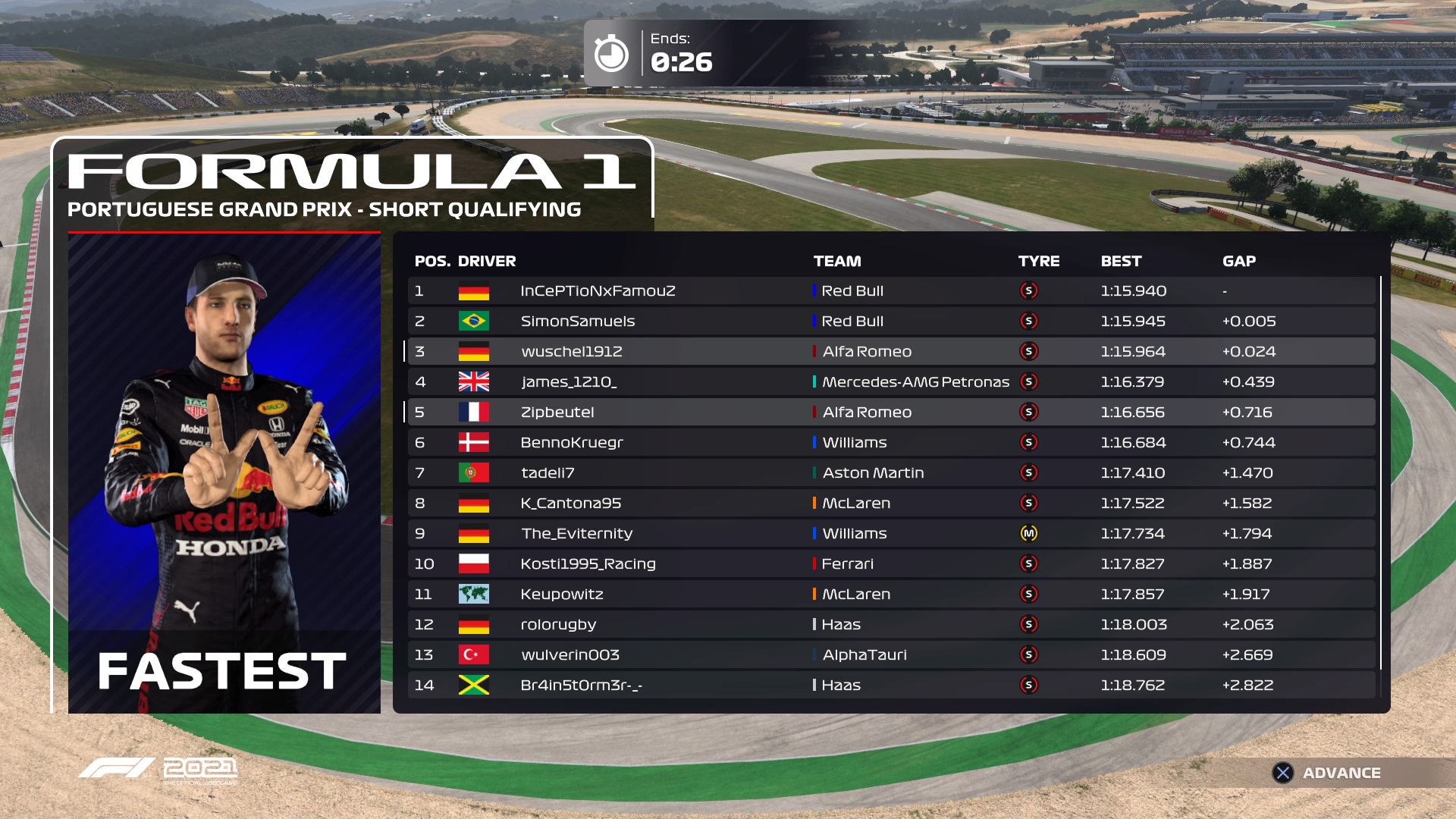Highlight the Zipbeutel leaderboard row
This screenshot has width=1456, height=819.
coord(891,413)
